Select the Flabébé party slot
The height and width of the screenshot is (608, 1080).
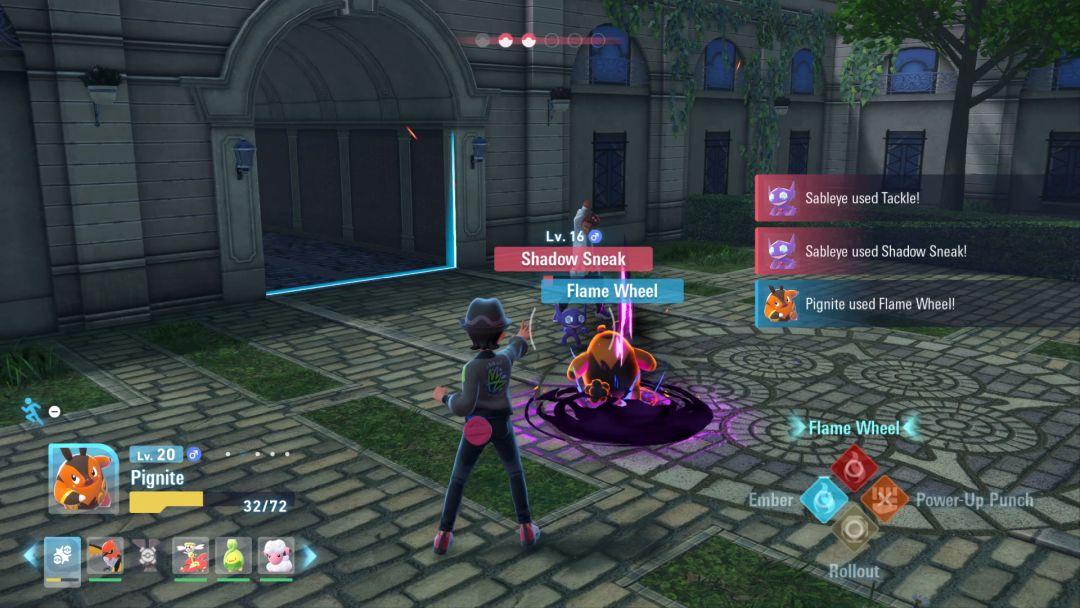190,556
